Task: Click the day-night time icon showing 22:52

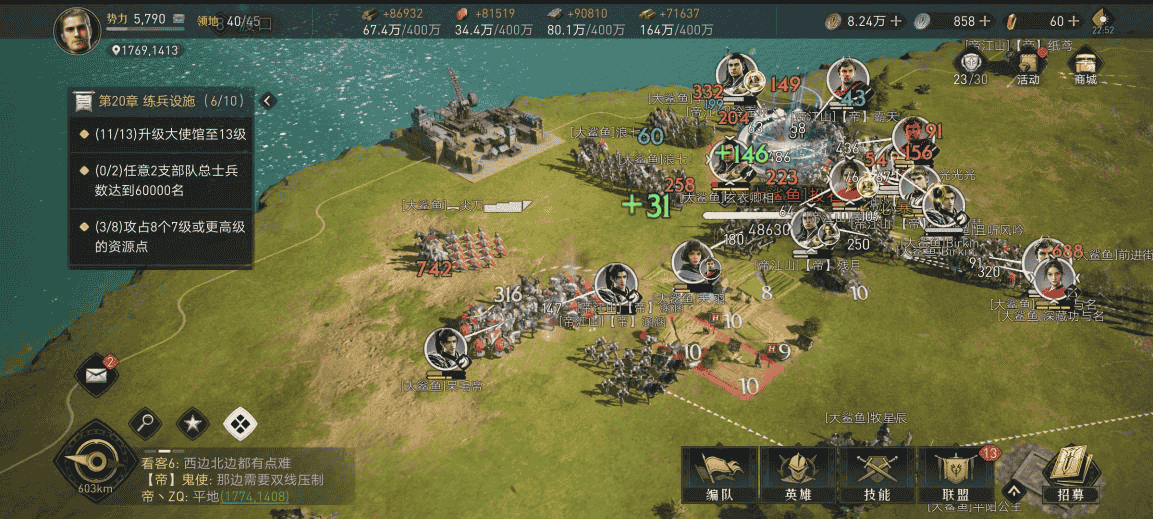Action: (x=1103, y=20)
